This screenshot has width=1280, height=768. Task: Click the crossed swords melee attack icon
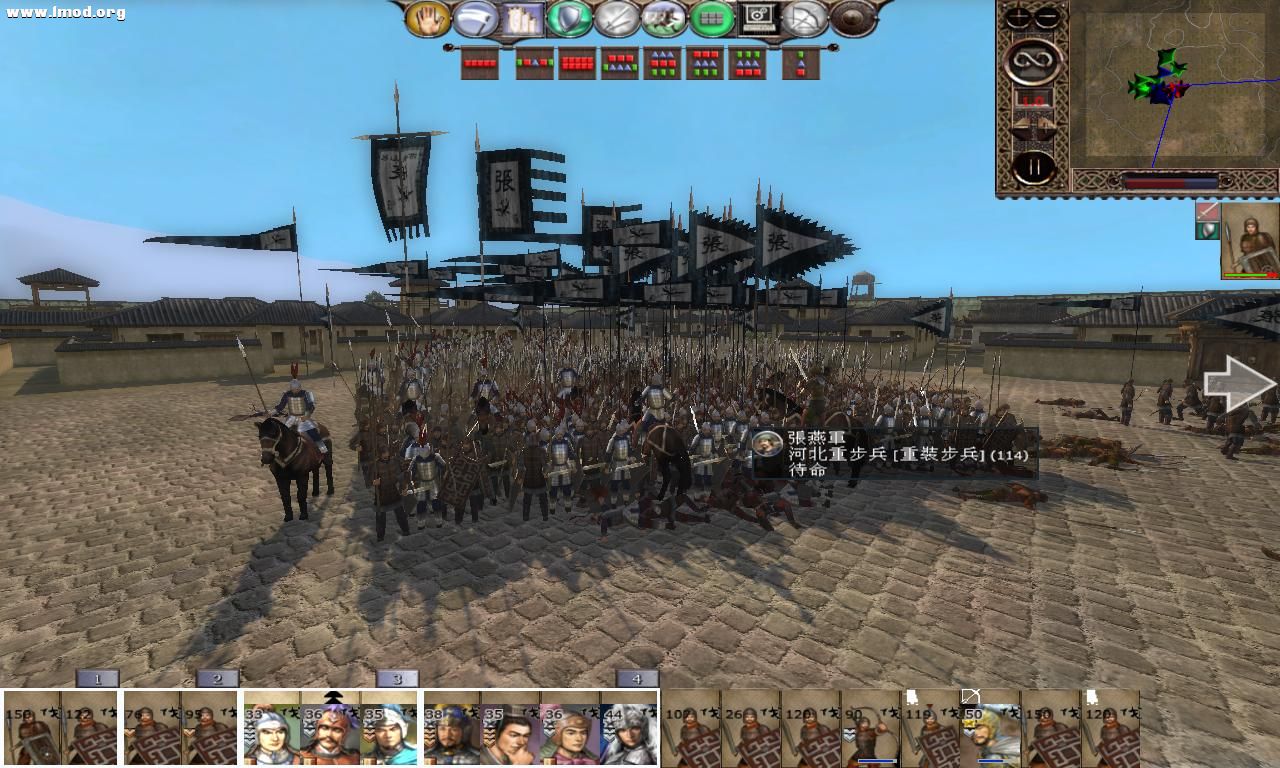click(x=618, y=17)
